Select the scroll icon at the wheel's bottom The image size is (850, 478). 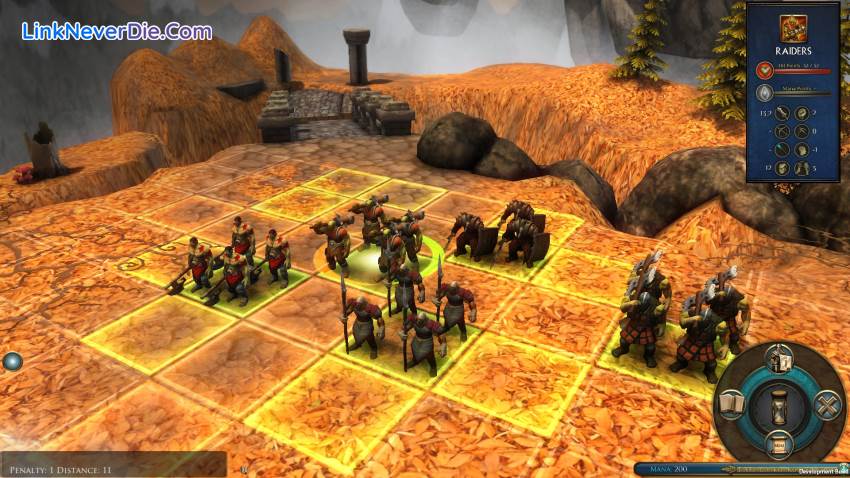coord(779,443)
